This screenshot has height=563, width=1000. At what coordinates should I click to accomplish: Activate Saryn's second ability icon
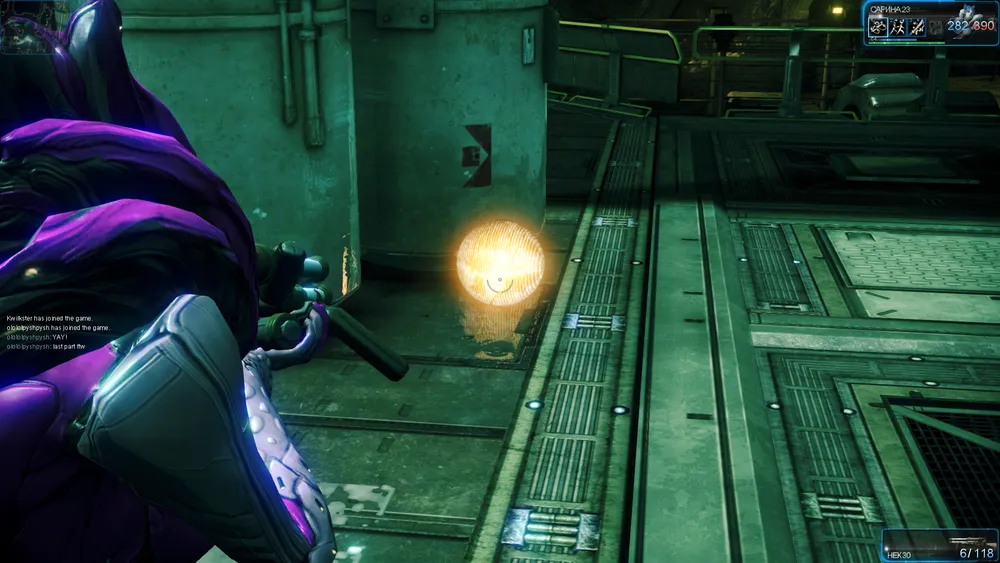[897, 28]
